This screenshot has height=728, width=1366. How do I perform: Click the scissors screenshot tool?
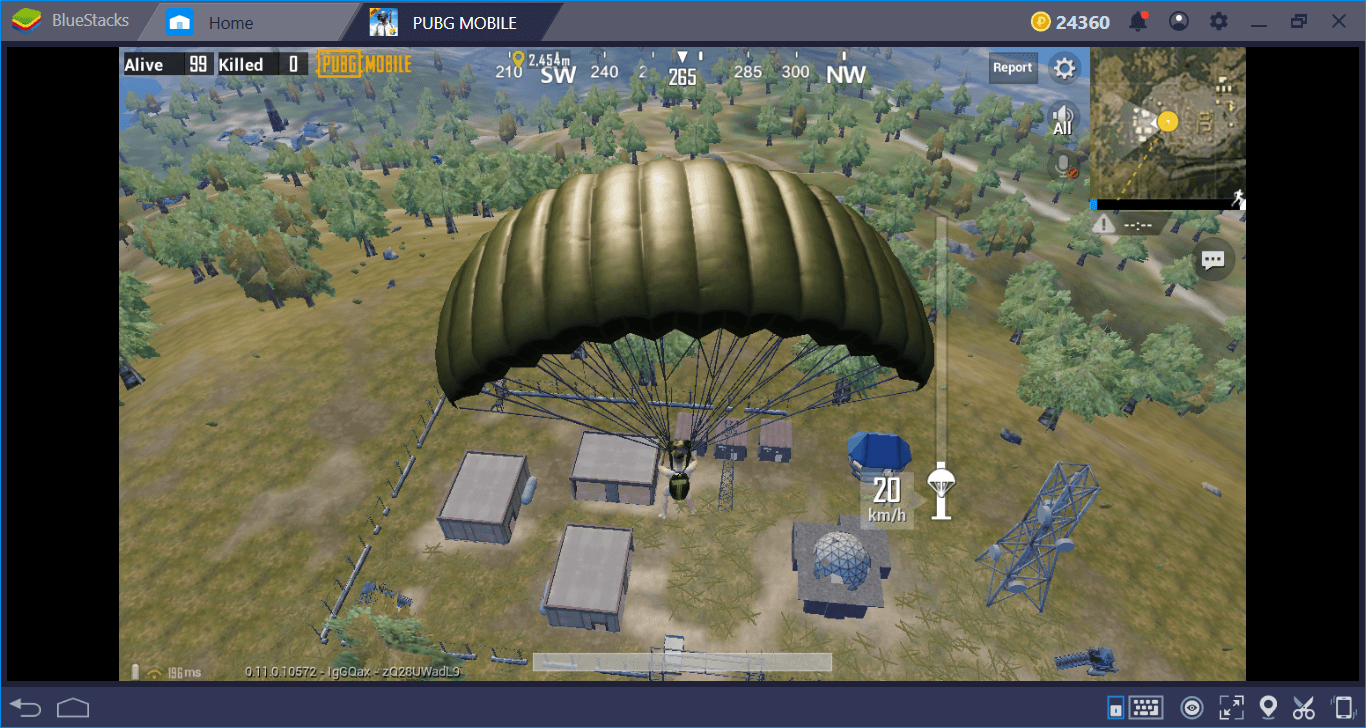click(1303, 708)
